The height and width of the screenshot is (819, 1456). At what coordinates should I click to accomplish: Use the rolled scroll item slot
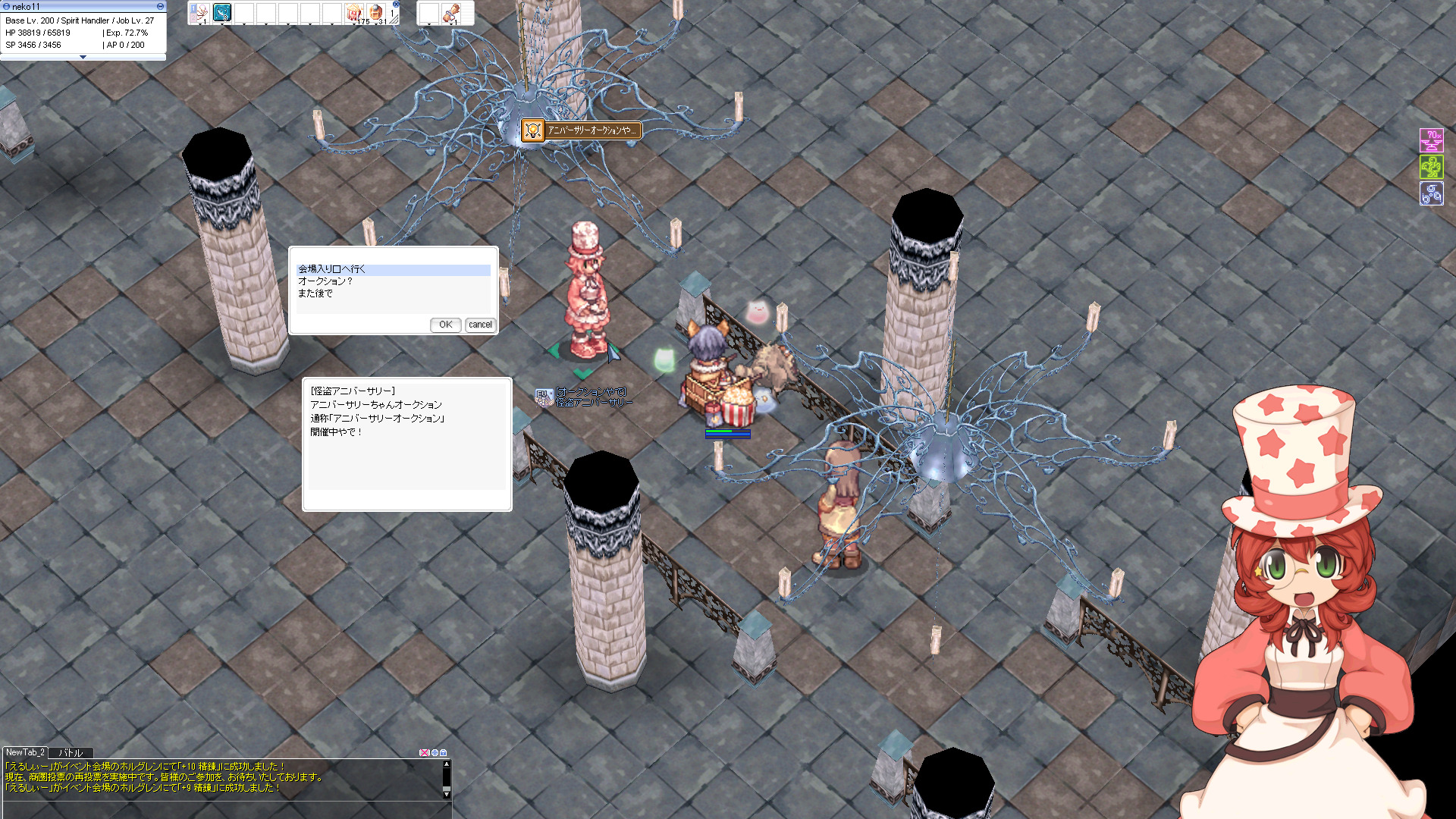tap(450, 13)
